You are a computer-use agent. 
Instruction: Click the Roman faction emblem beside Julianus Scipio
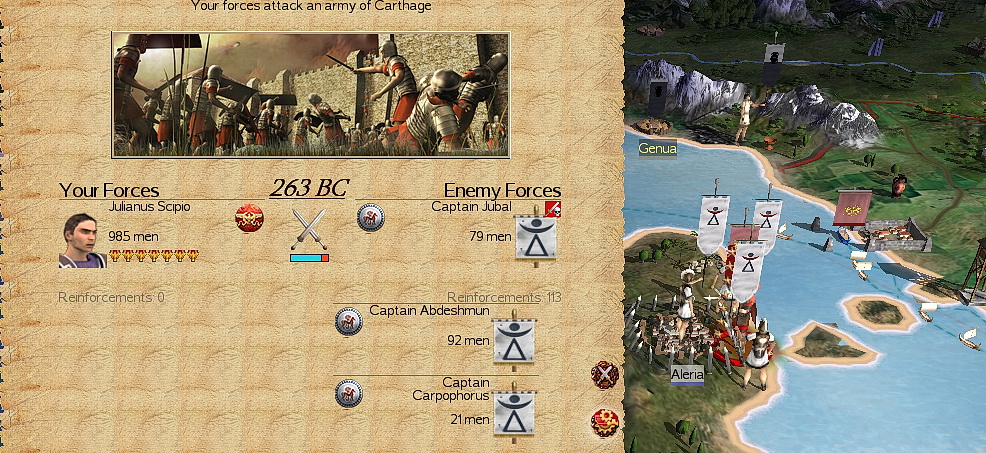pos(249,217)
